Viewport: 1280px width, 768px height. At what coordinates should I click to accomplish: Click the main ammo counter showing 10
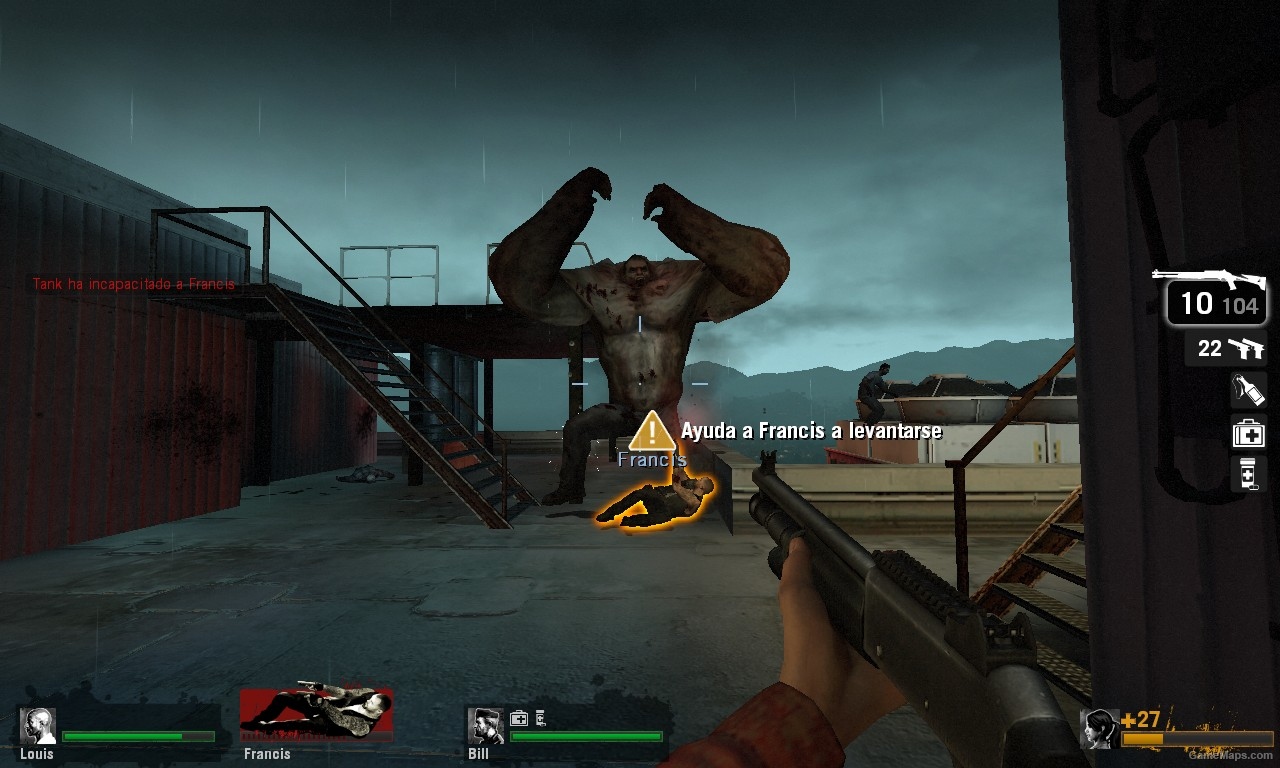[x=1197, y=302]
